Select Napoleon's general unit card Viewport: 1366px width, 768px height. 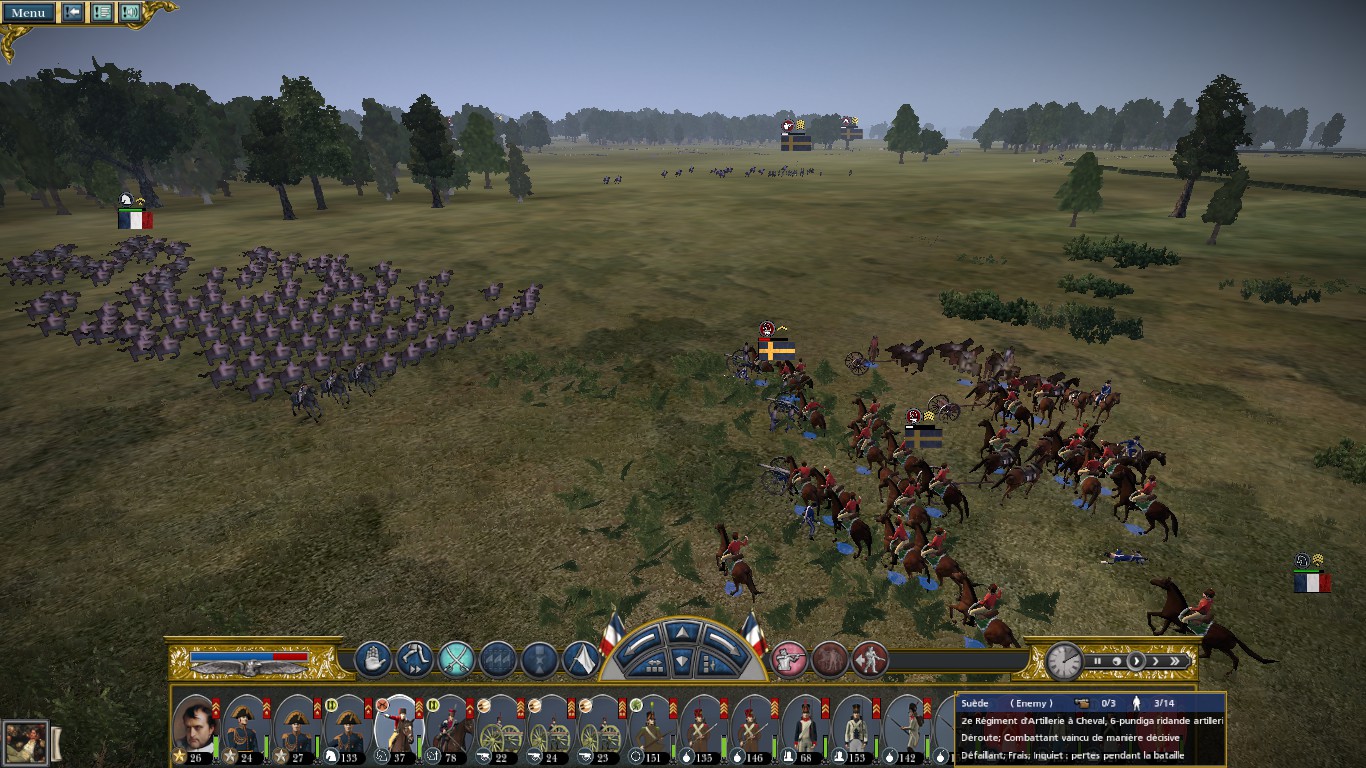(194, 727)
